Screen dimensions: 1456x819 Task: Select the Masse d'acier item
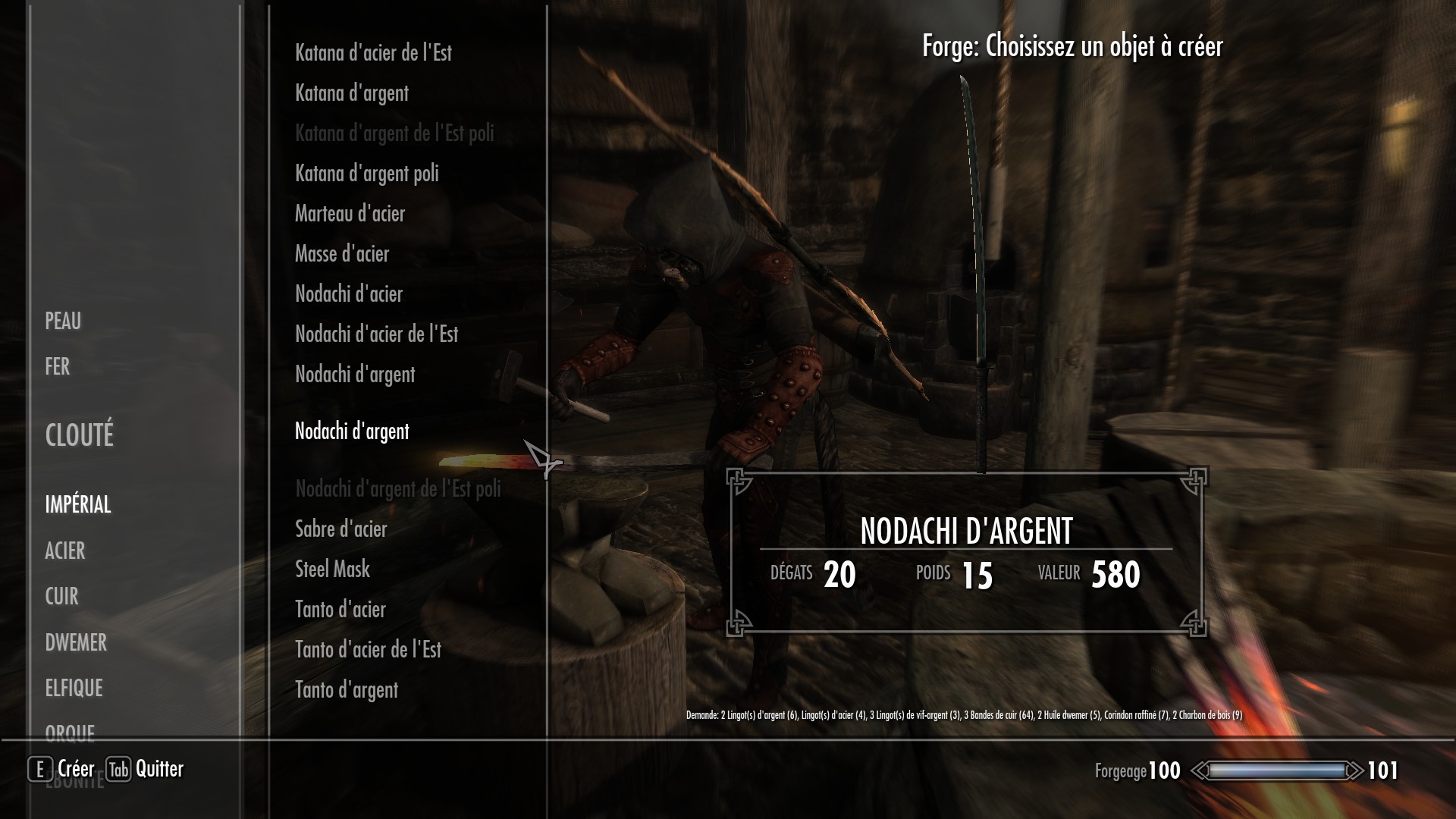(x=342, y=254)
